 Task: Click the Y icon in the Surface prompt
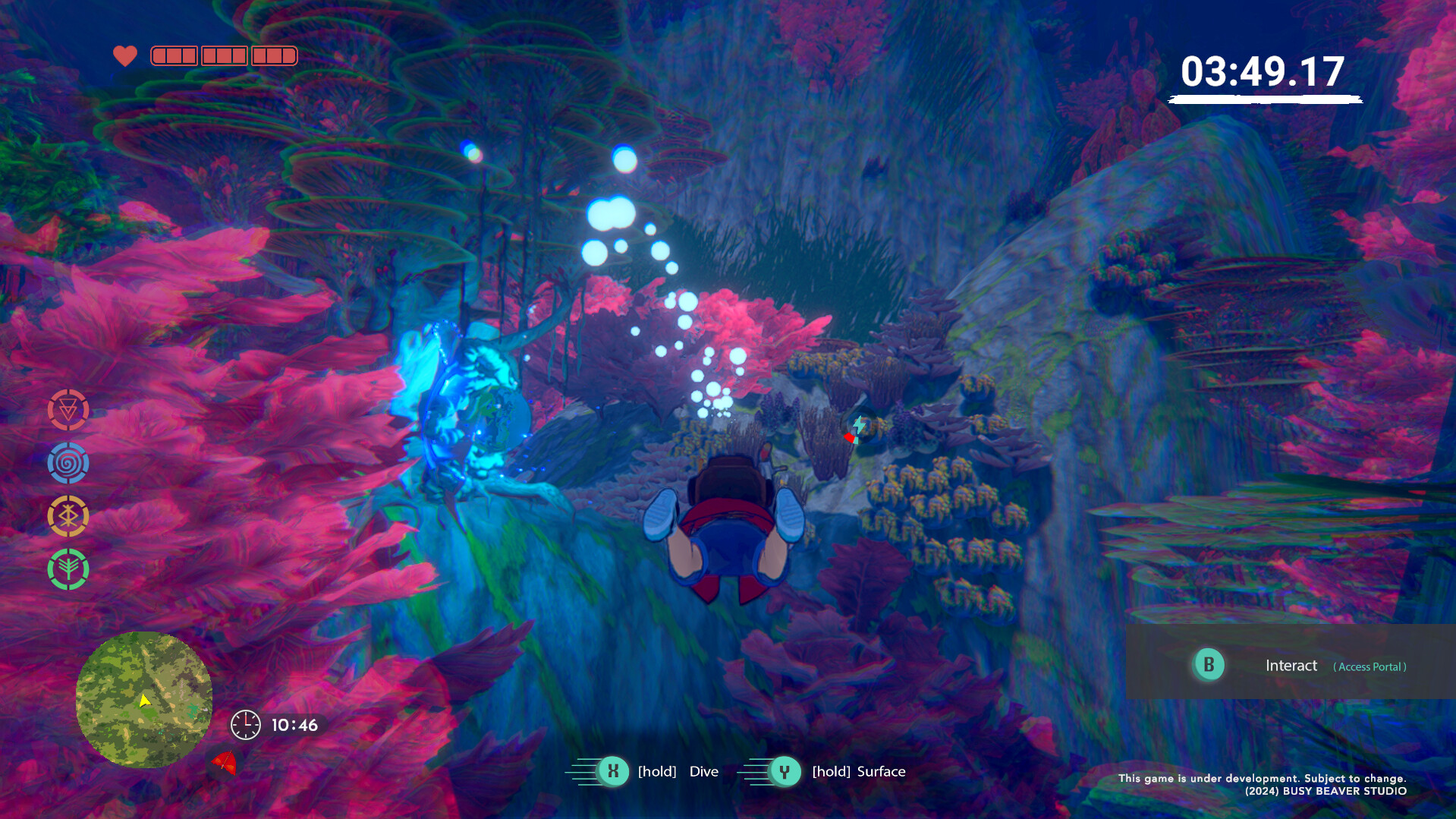[785, 771]
